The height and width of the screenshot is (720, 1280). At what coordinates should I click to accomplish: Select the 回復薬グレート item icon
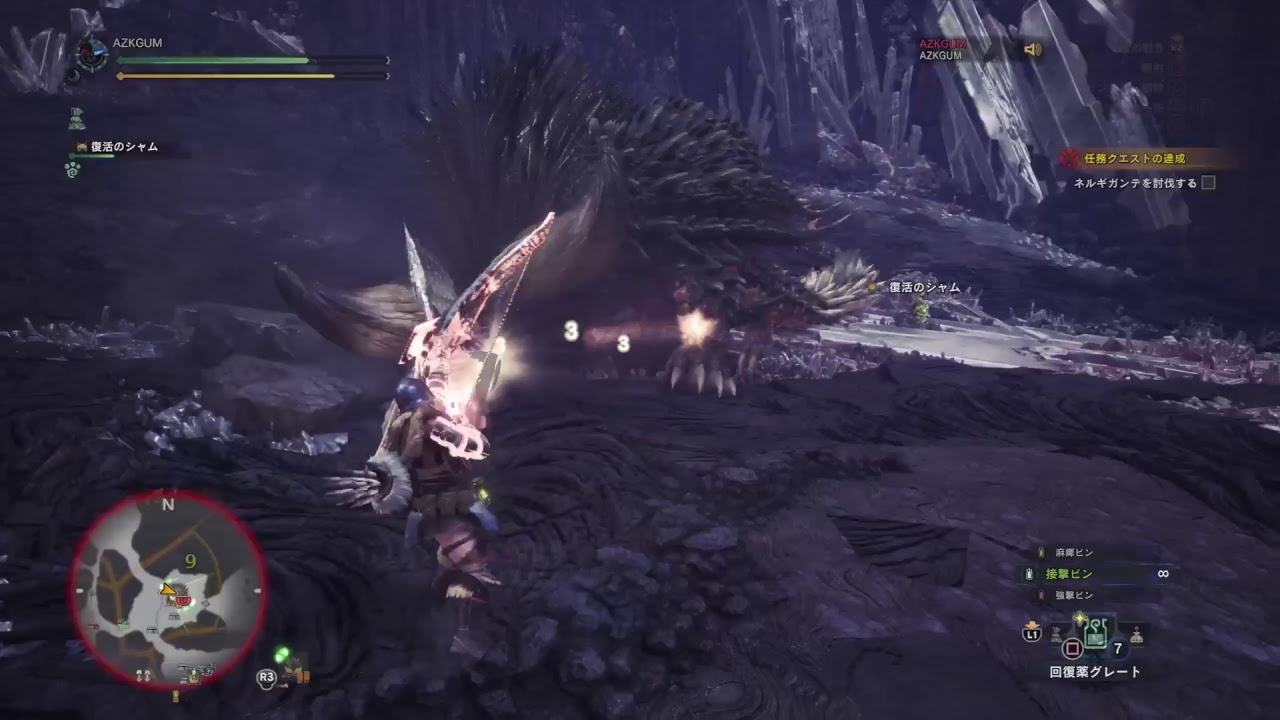1095,634
